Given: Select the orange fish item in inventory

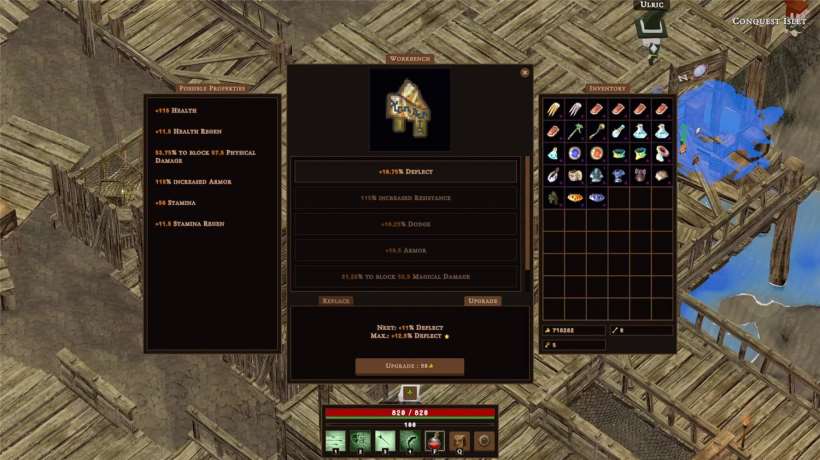Looking at the screenshot, I should coord(575,197).
